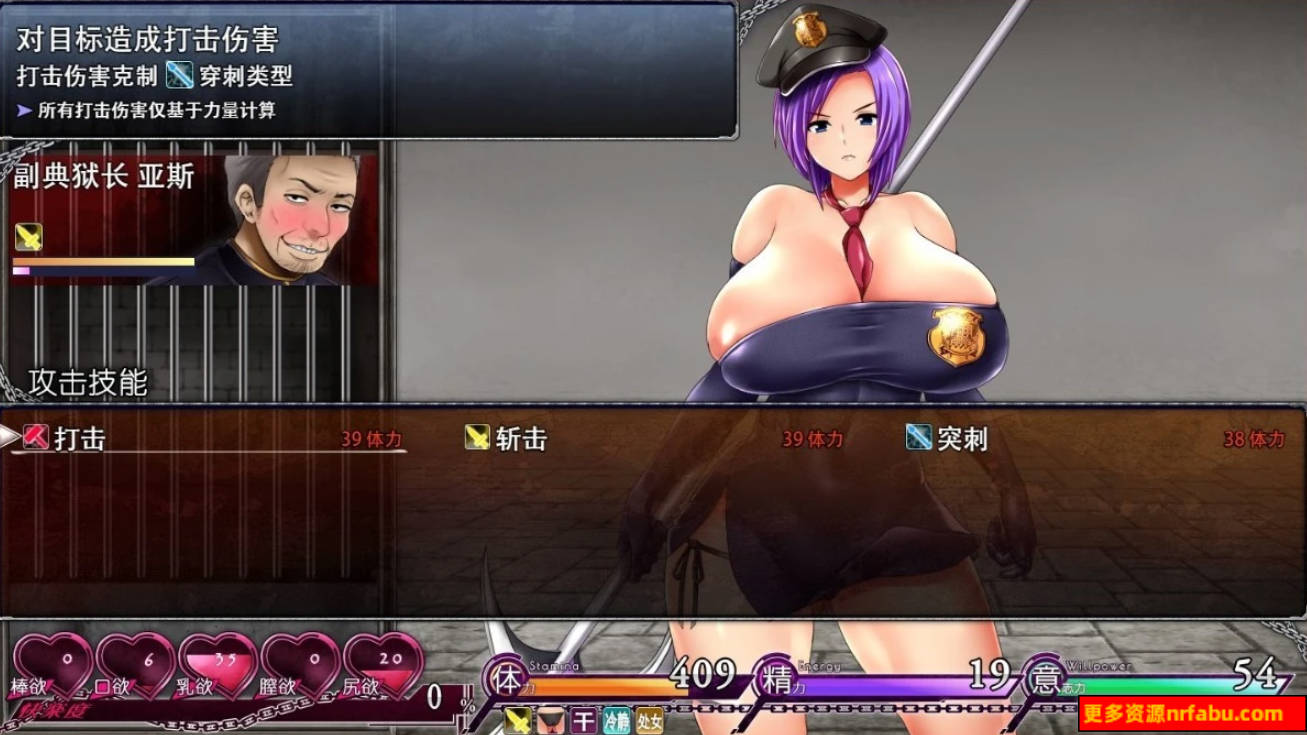Select the 斩击 slash skill icon
This screenshot has width=1307, height=735.
pos(478,438)
